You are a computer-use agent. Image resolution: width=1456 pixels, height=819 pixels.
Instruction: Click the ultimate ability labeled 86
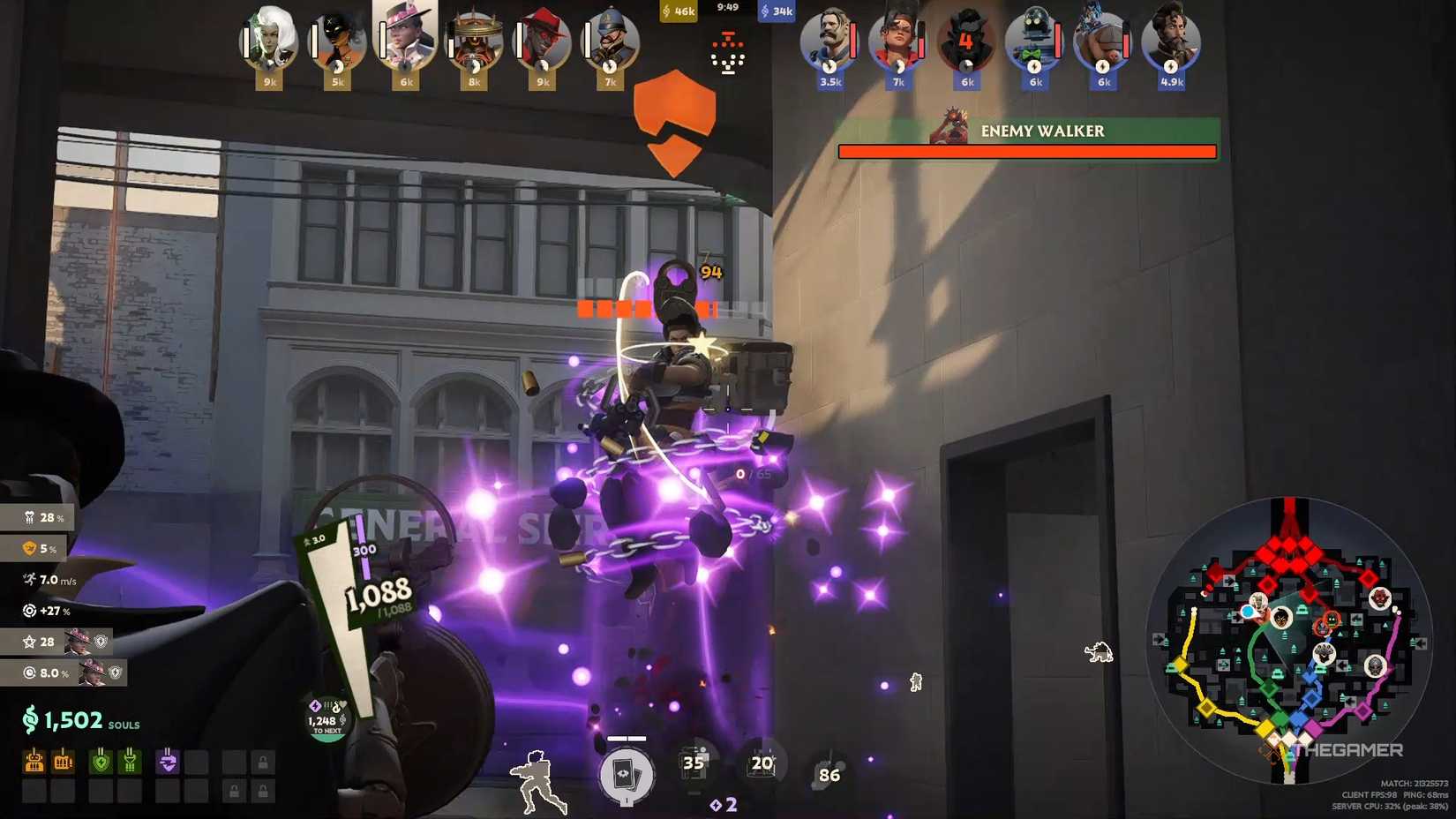point(829,775)
